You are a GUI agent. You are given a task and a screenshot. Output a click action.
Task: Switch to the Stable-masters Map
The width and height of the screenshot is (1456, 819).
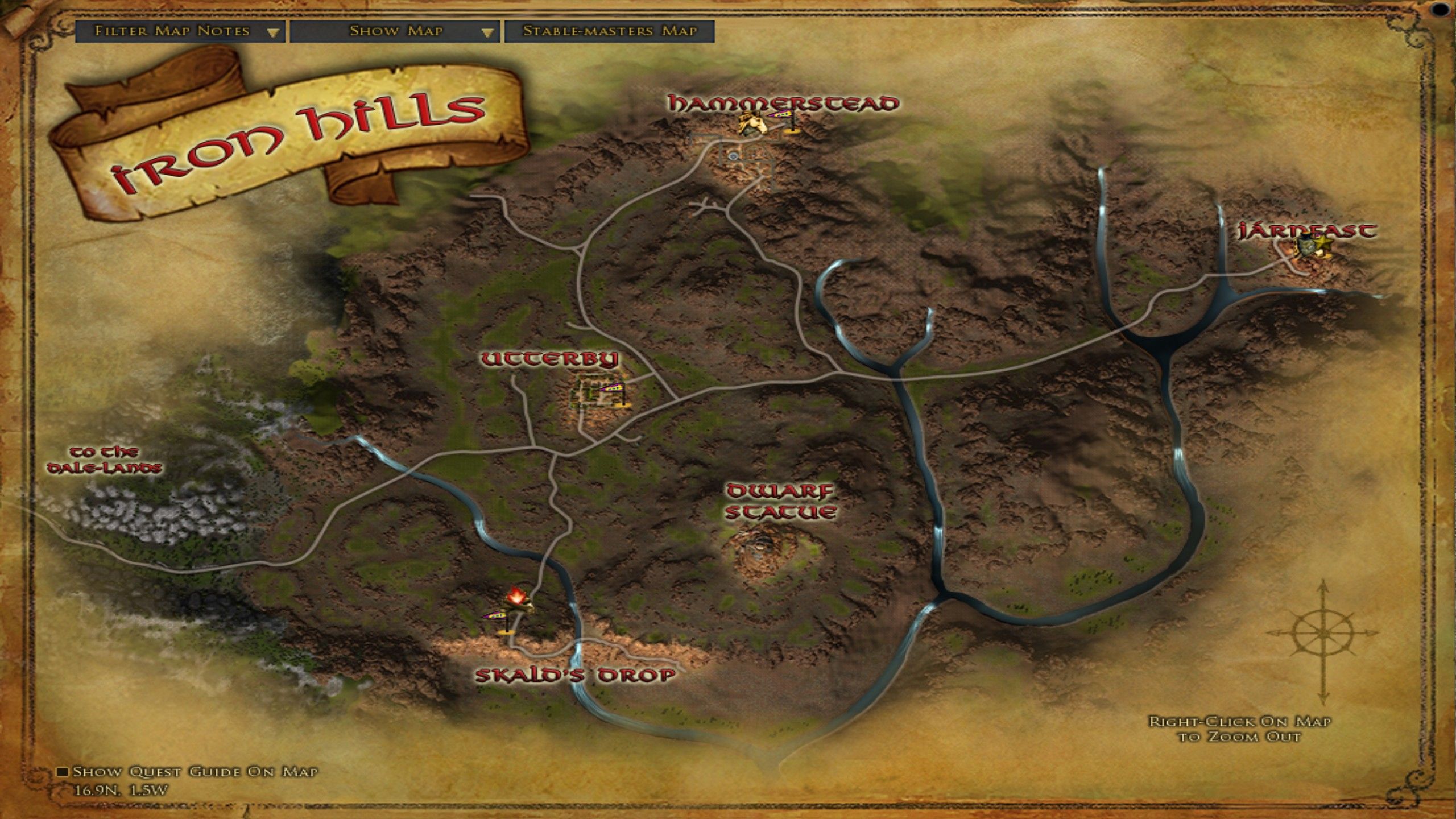[609, 31]
